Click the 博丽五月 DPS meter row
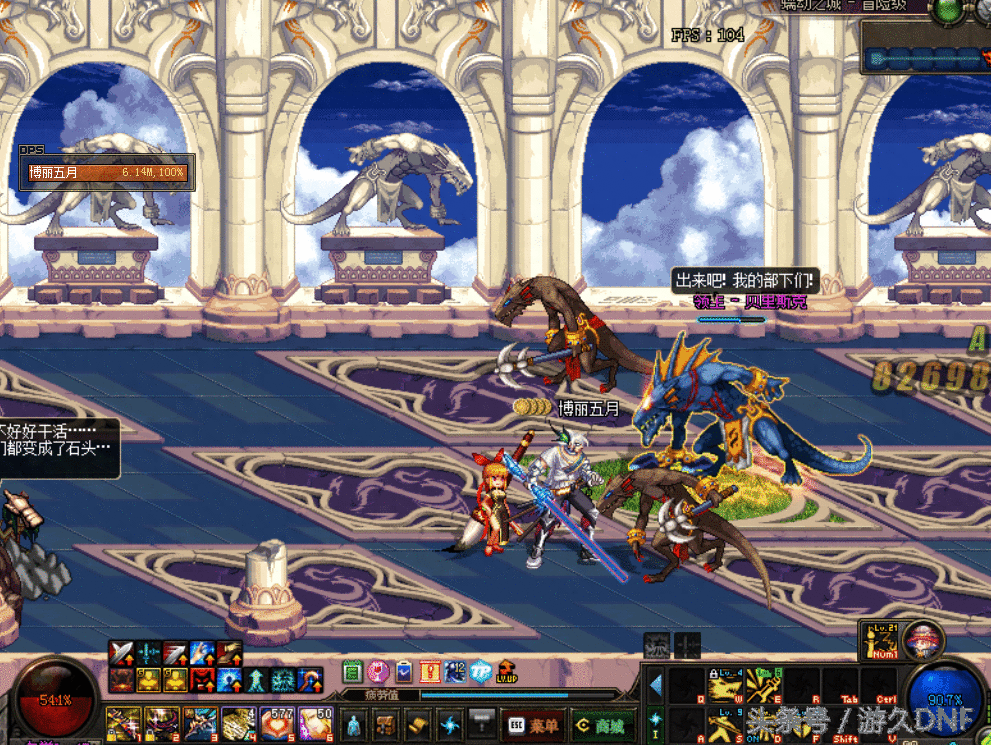 [x=106, y=173]
